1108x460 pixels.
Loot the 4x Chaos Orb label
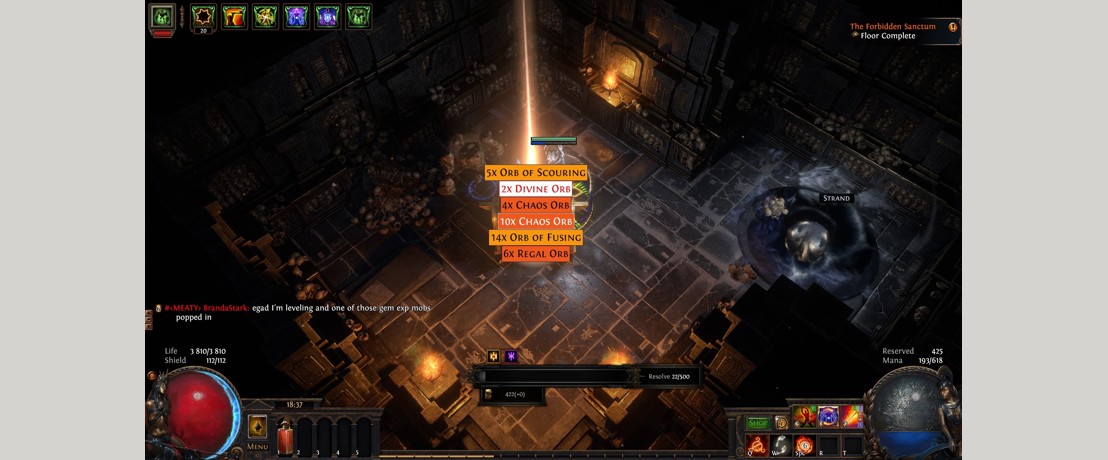535,205
